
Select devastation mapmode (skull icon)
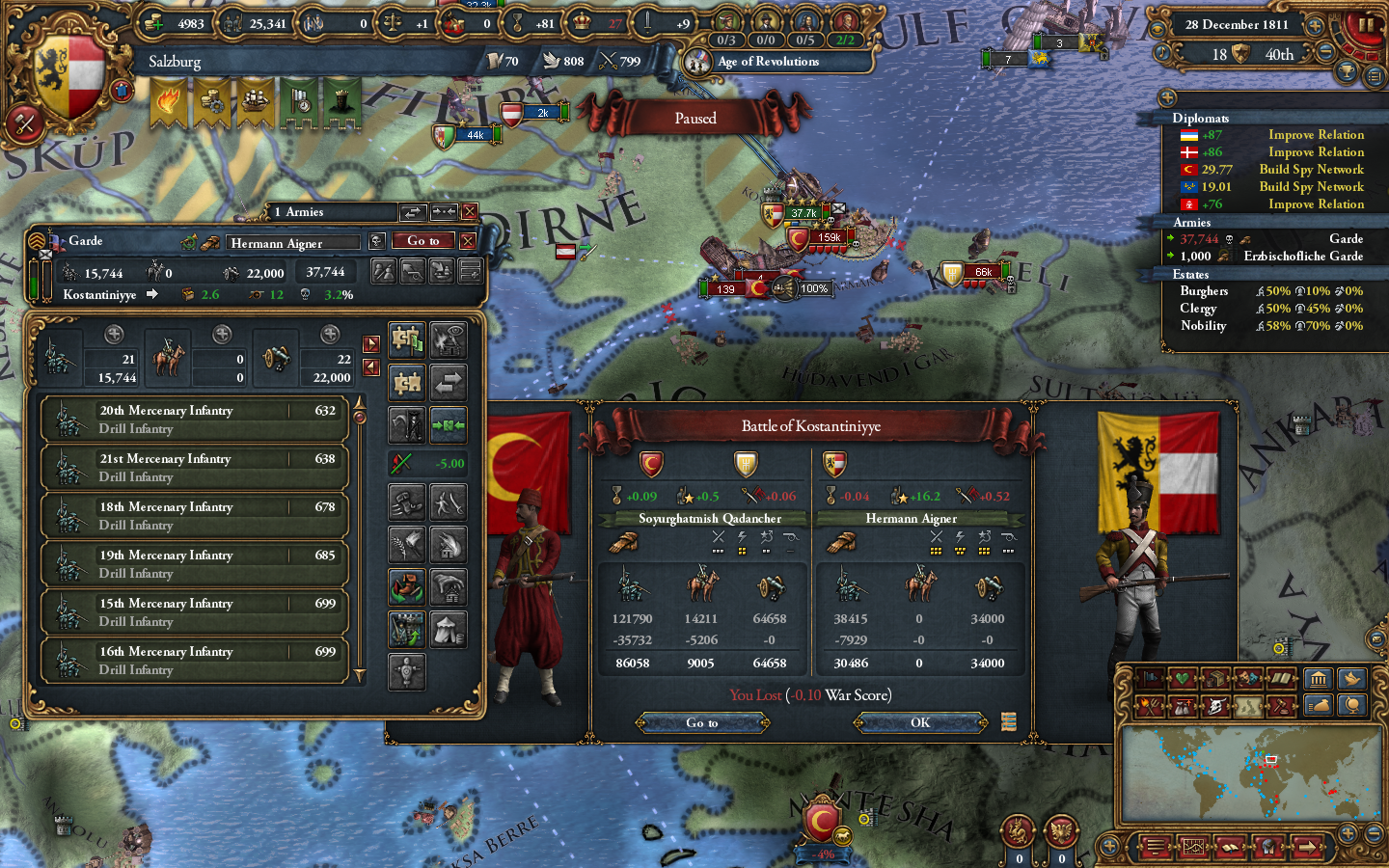click(x=1215, y=705)
